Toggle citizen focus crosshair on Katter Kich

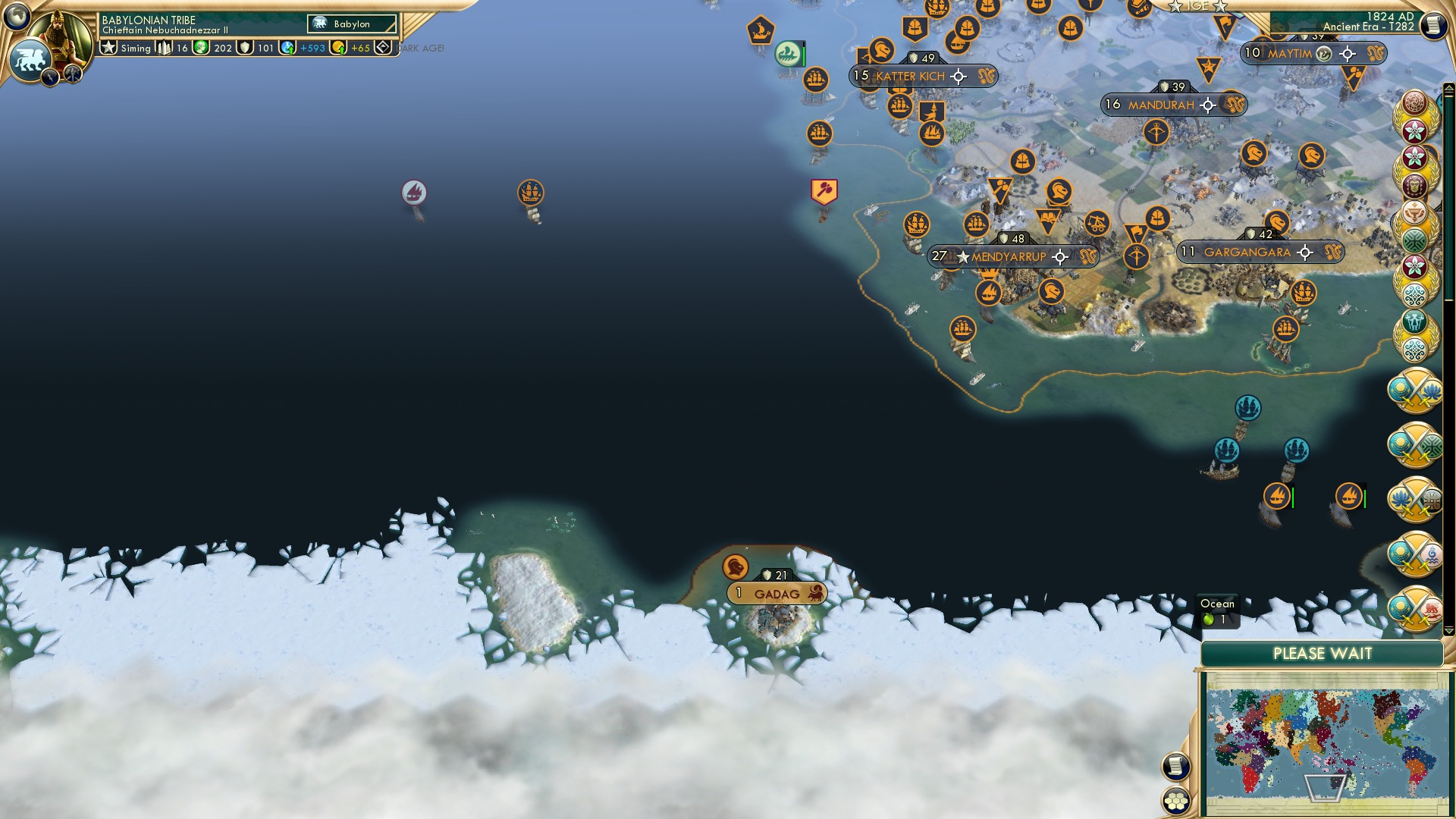[x=959, y=77]
